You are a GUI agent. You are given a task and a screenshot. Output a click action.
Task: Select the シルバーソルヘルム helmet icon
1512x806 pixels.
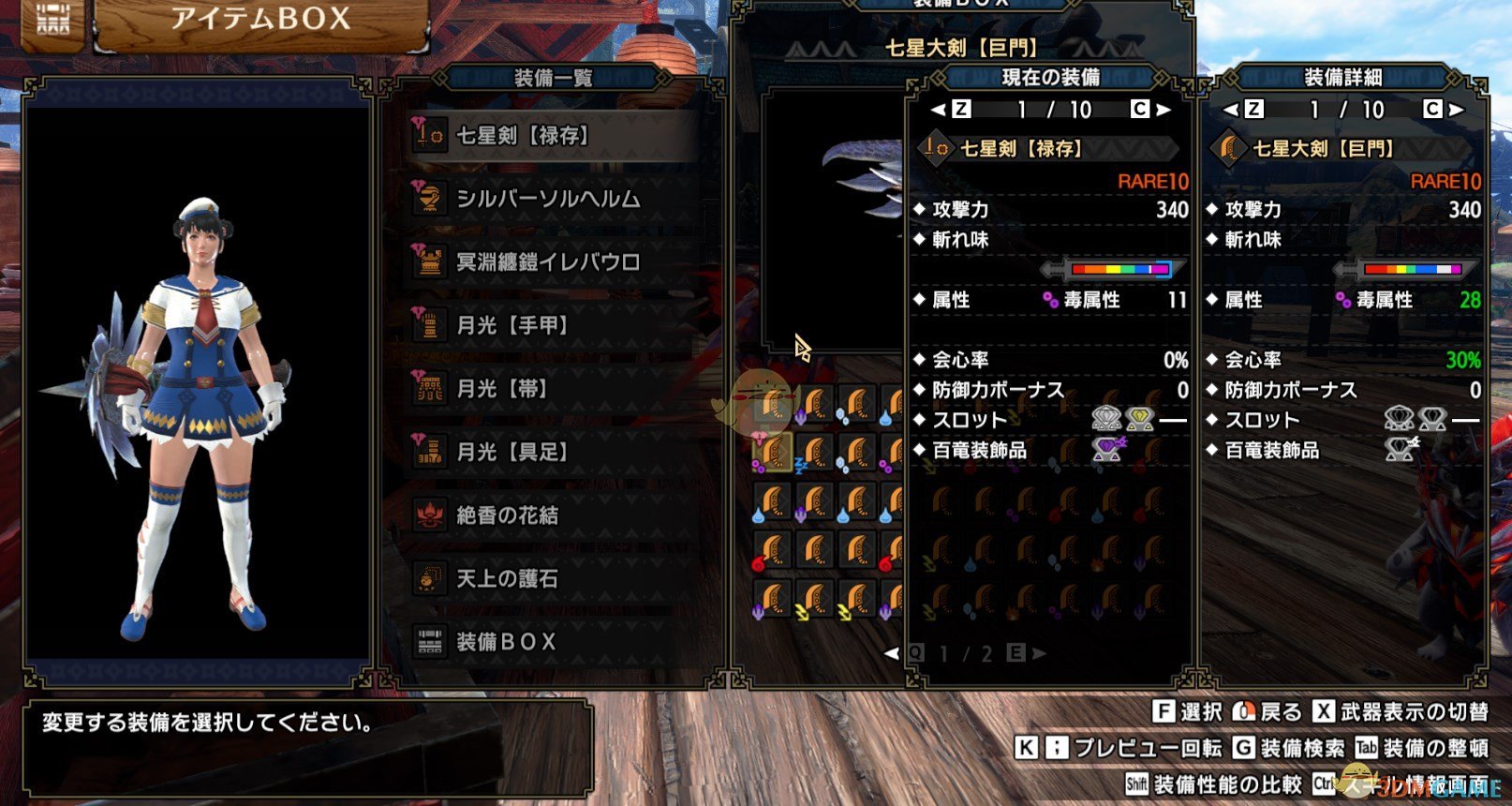pyautogui.click(x=430, y=199)
